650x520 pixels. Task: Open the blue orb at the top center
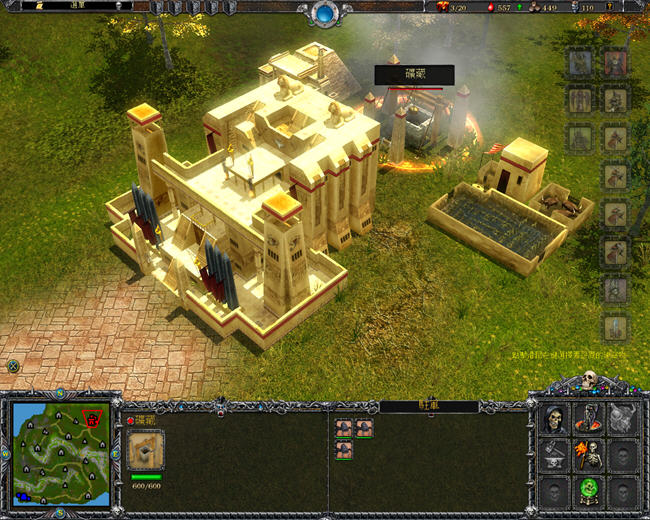pos(325,13)
